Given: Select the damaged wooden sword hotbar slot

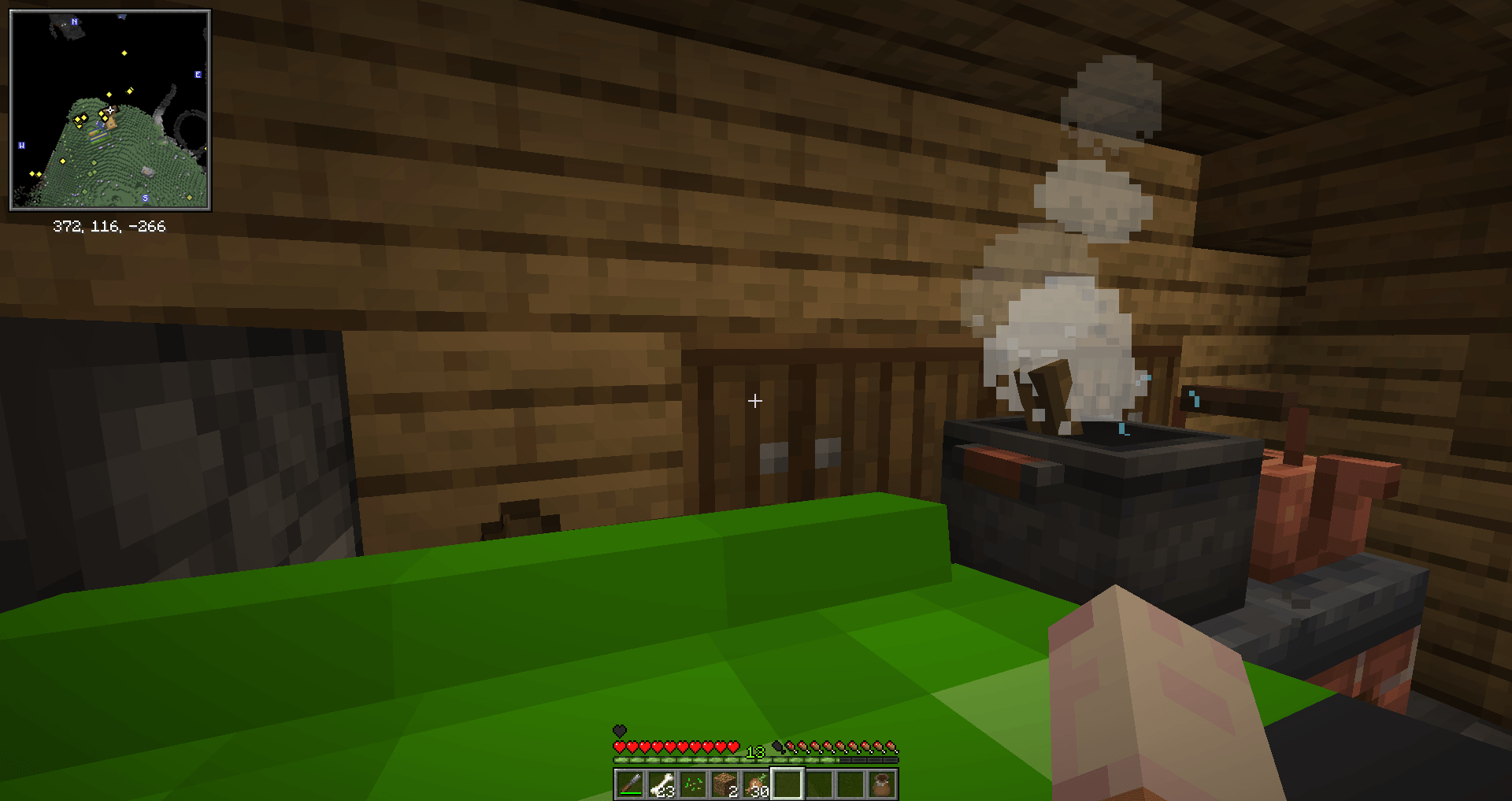Looking at the screenshot, I should point(631,782).
